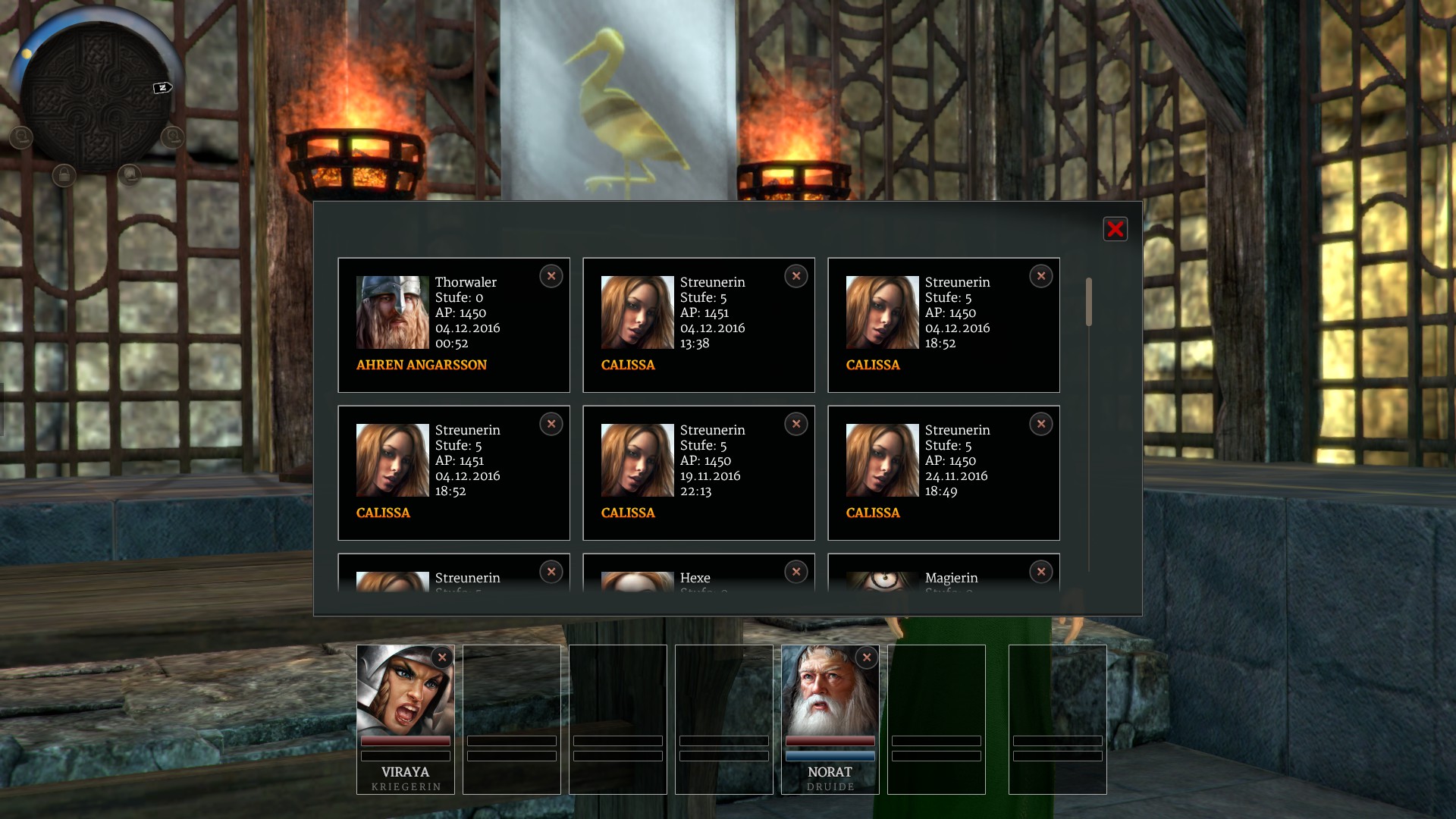Close the character selection window
Viewport: 1456px width, 819px height.
[1115, 229]
